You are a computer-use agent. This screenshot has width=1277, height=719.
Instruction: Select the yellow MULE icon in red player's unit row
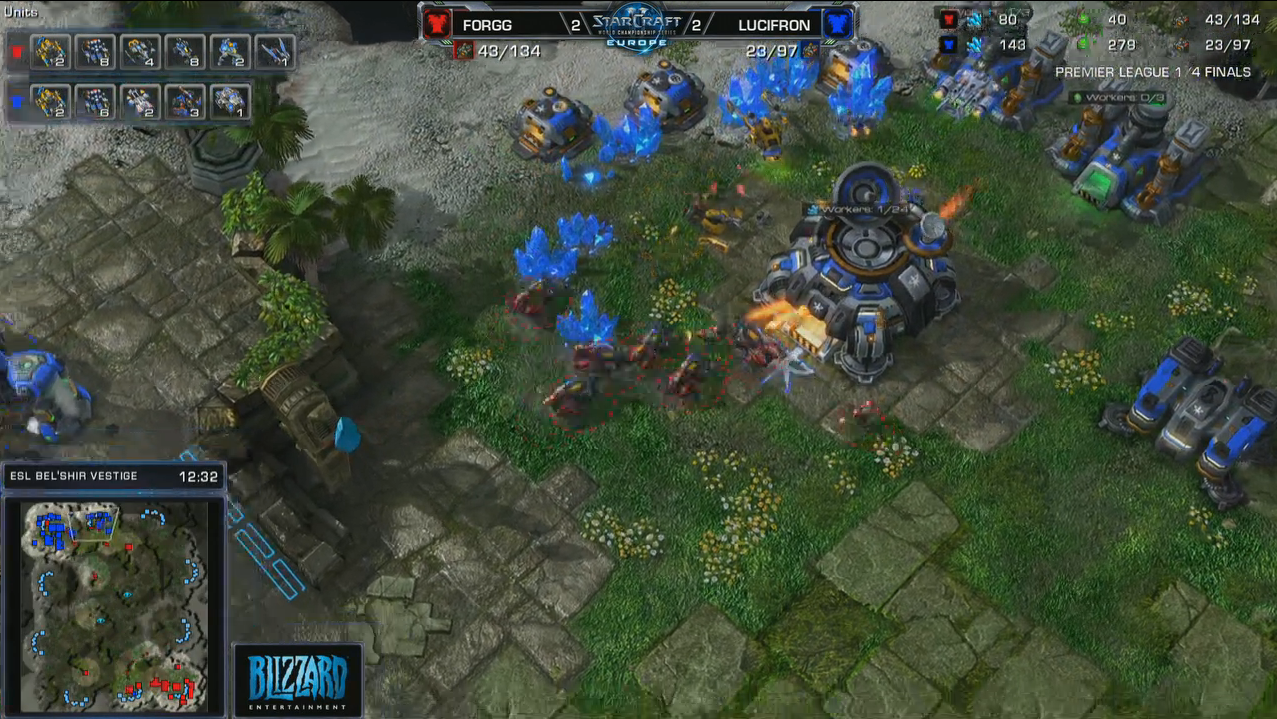coord(51,52)
